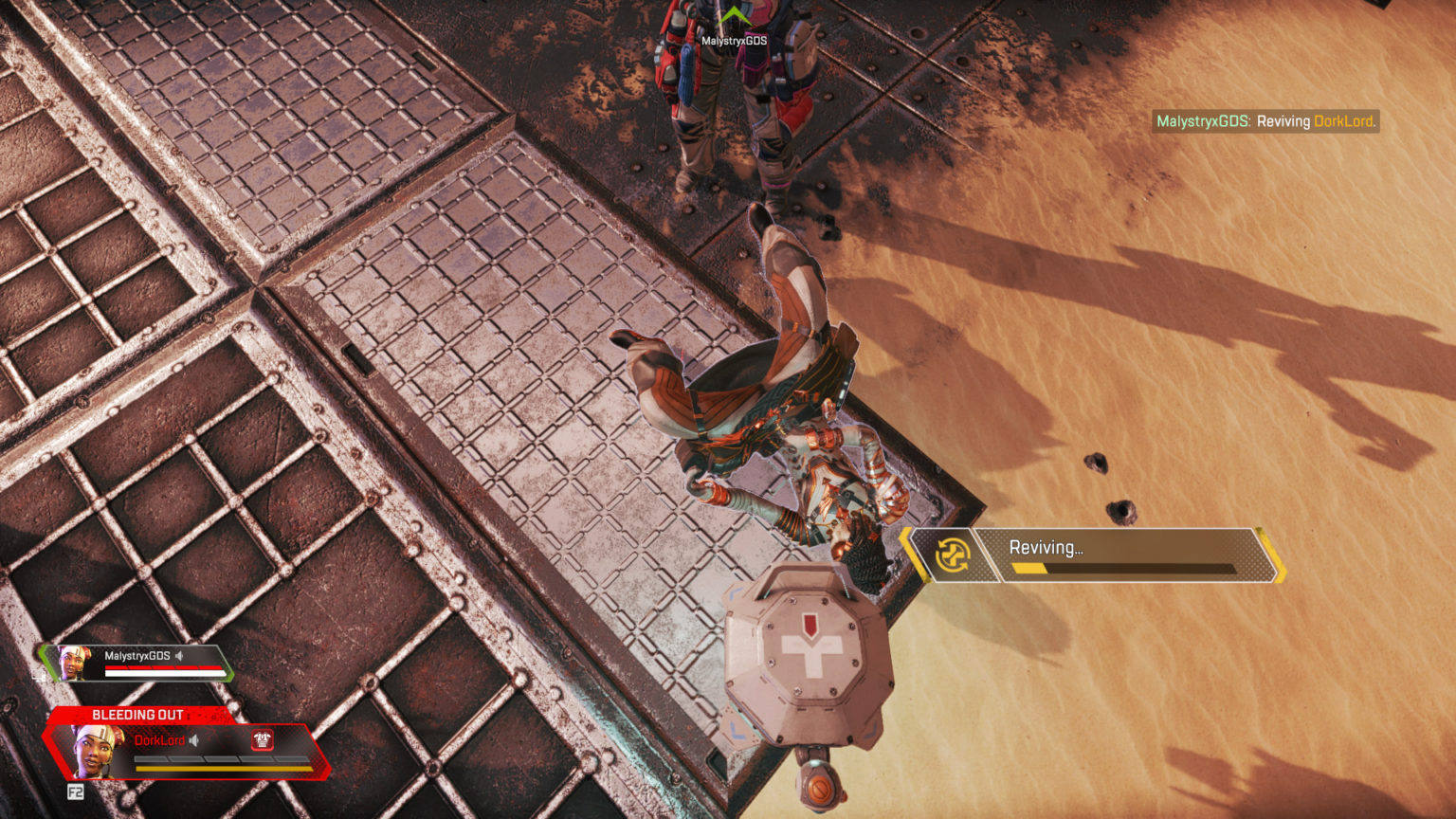Click the medical cross on the D.O.C. heal drone

(811, 652)
